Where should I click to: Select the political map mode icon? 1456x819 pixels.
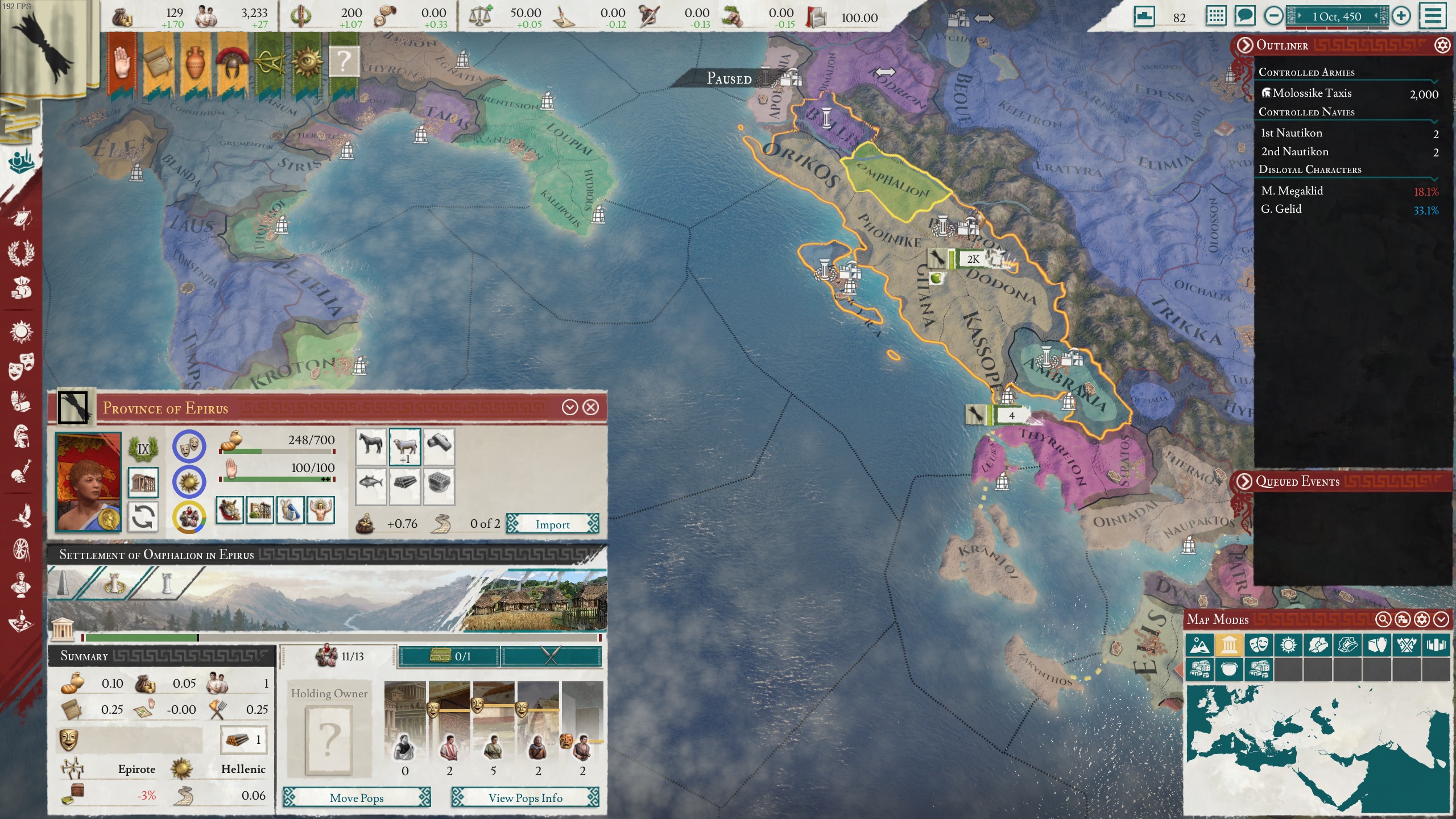[x=1229, y=645]
